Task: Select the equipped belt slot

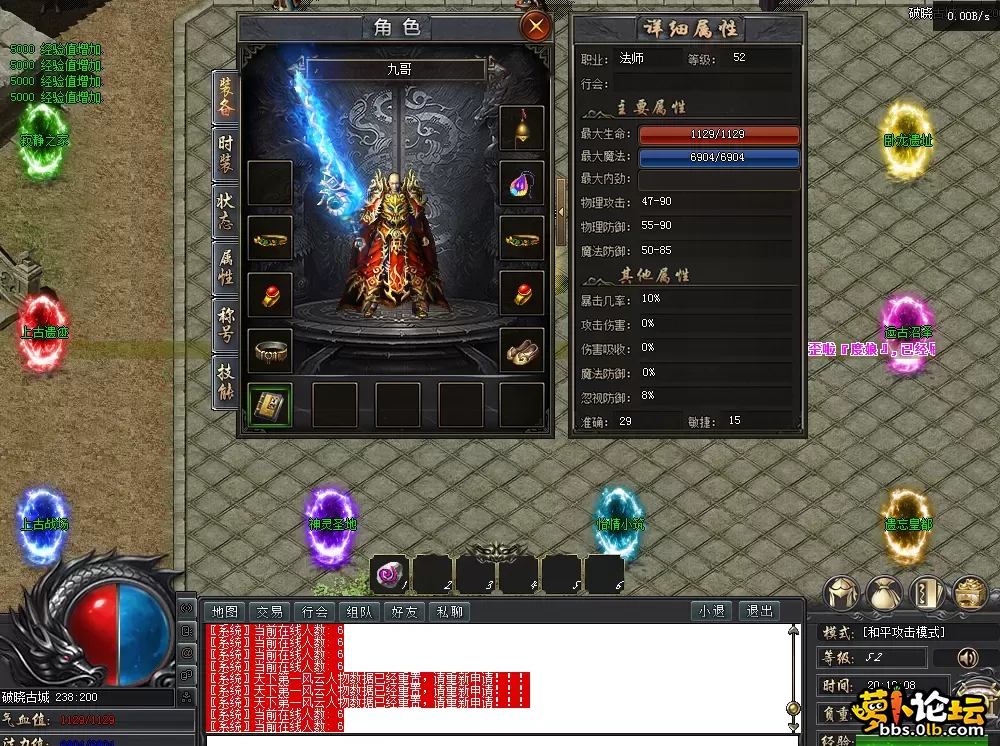Action: (270, 350)
